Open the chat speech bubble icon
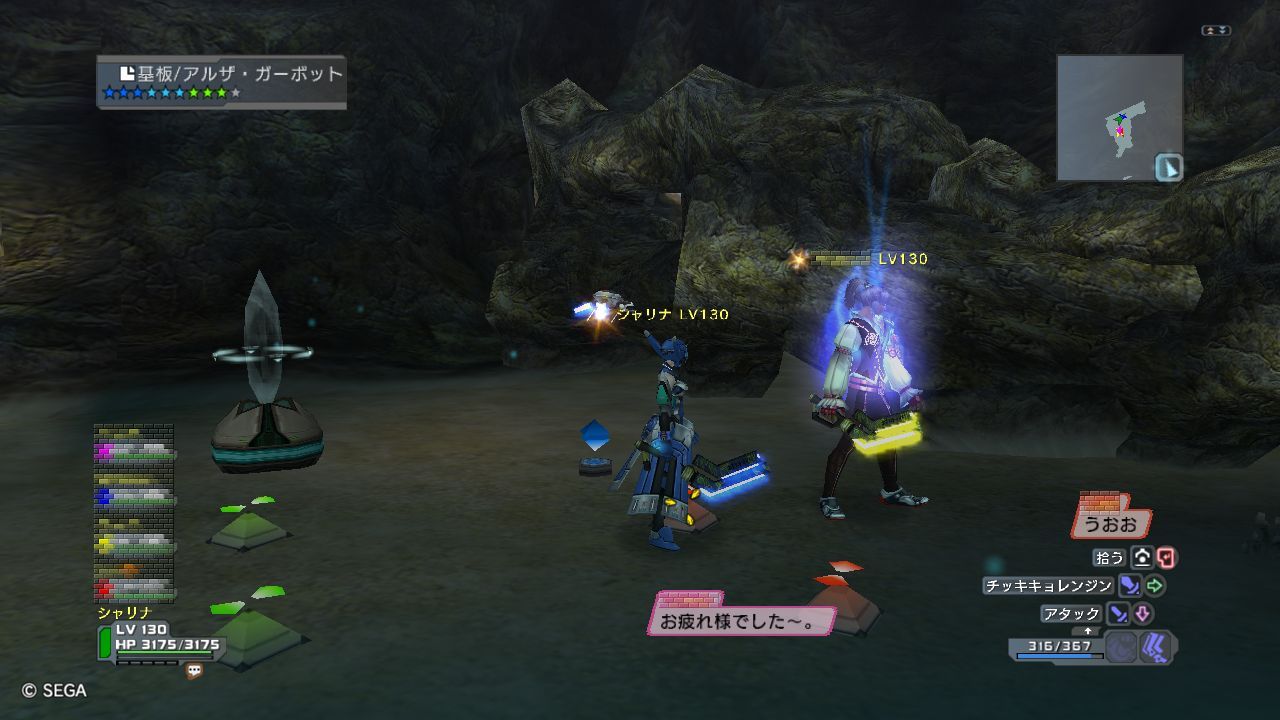 pyautogui.click(x=194, y=671)
